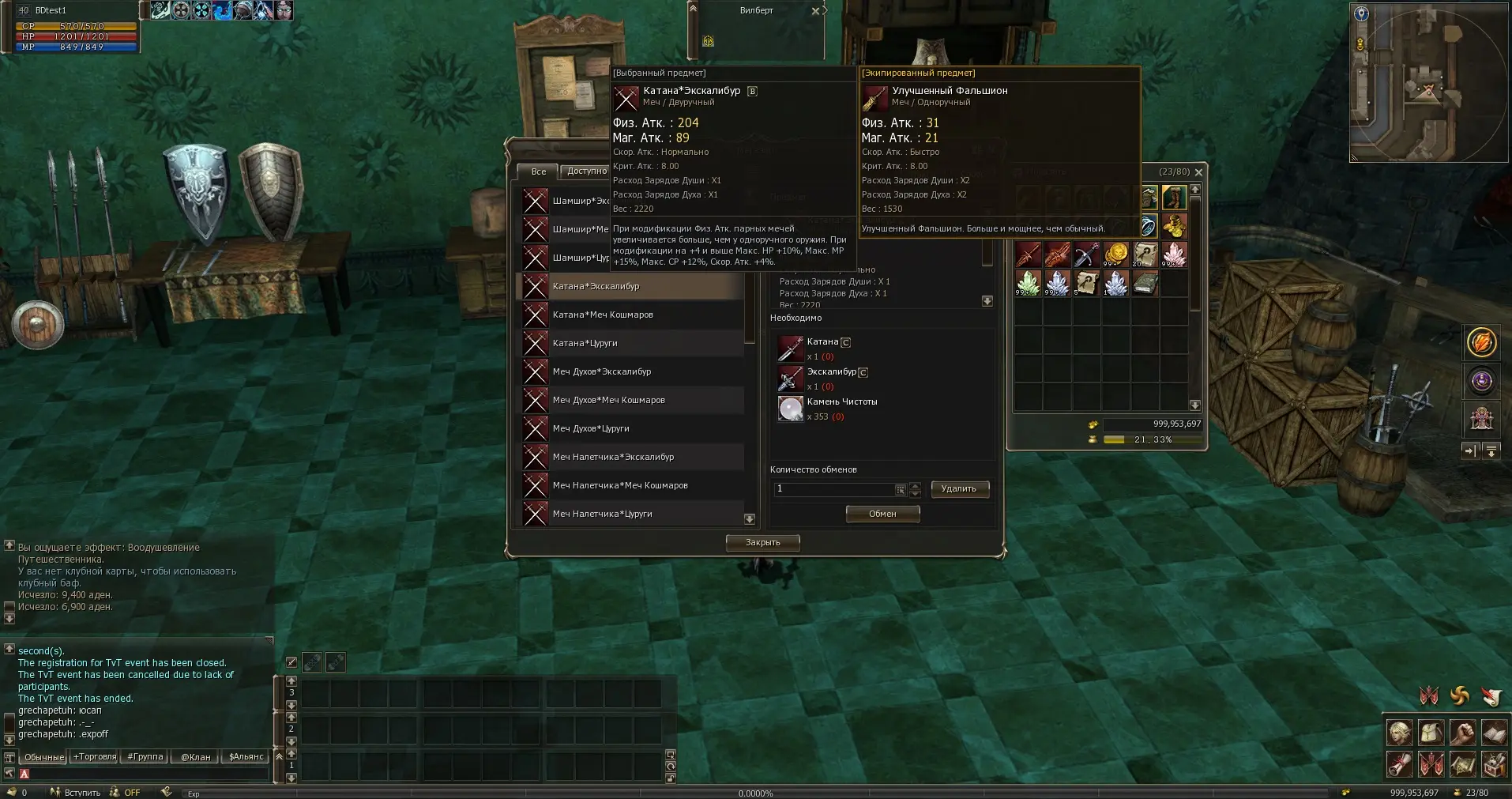Viewport: 1512px width, 799px height.
Task: Switch chat to the +Торговля tab
Action: coord(95,757)
